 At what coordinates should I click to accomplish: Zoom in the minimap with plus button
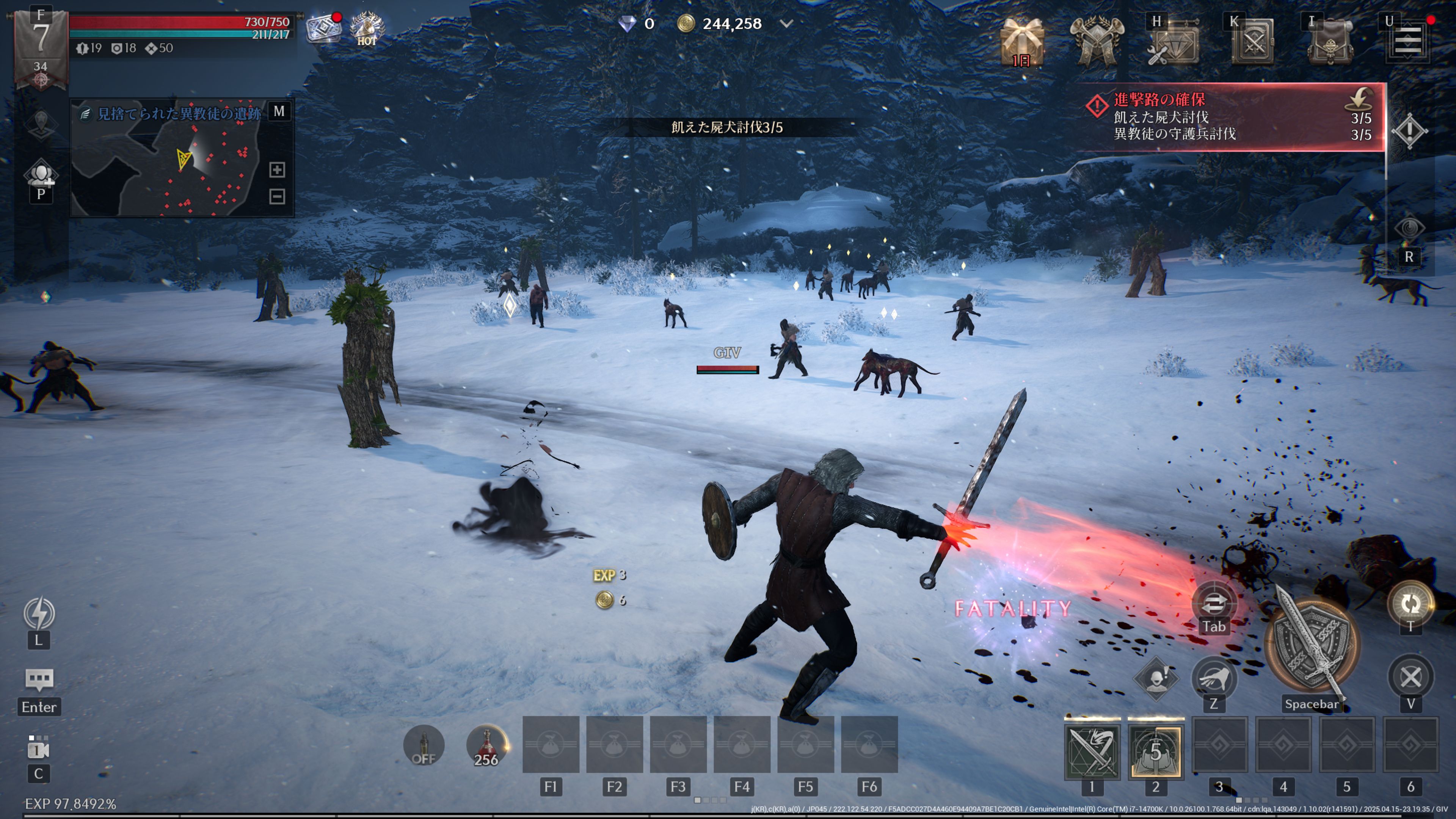click(277, 169)
